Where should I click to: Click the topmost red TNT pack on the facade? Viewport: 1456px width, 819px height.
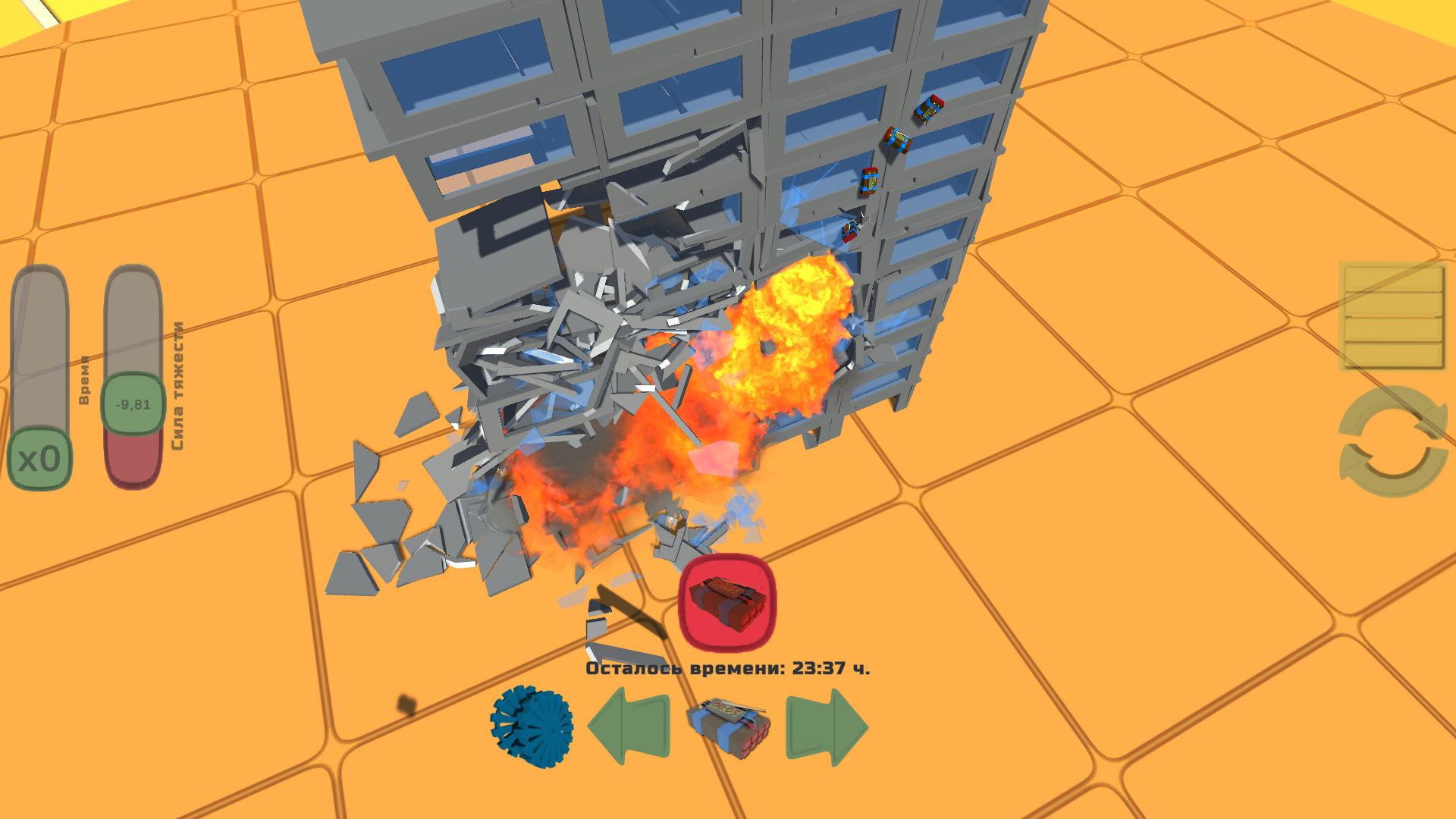[x=930, y=110]
